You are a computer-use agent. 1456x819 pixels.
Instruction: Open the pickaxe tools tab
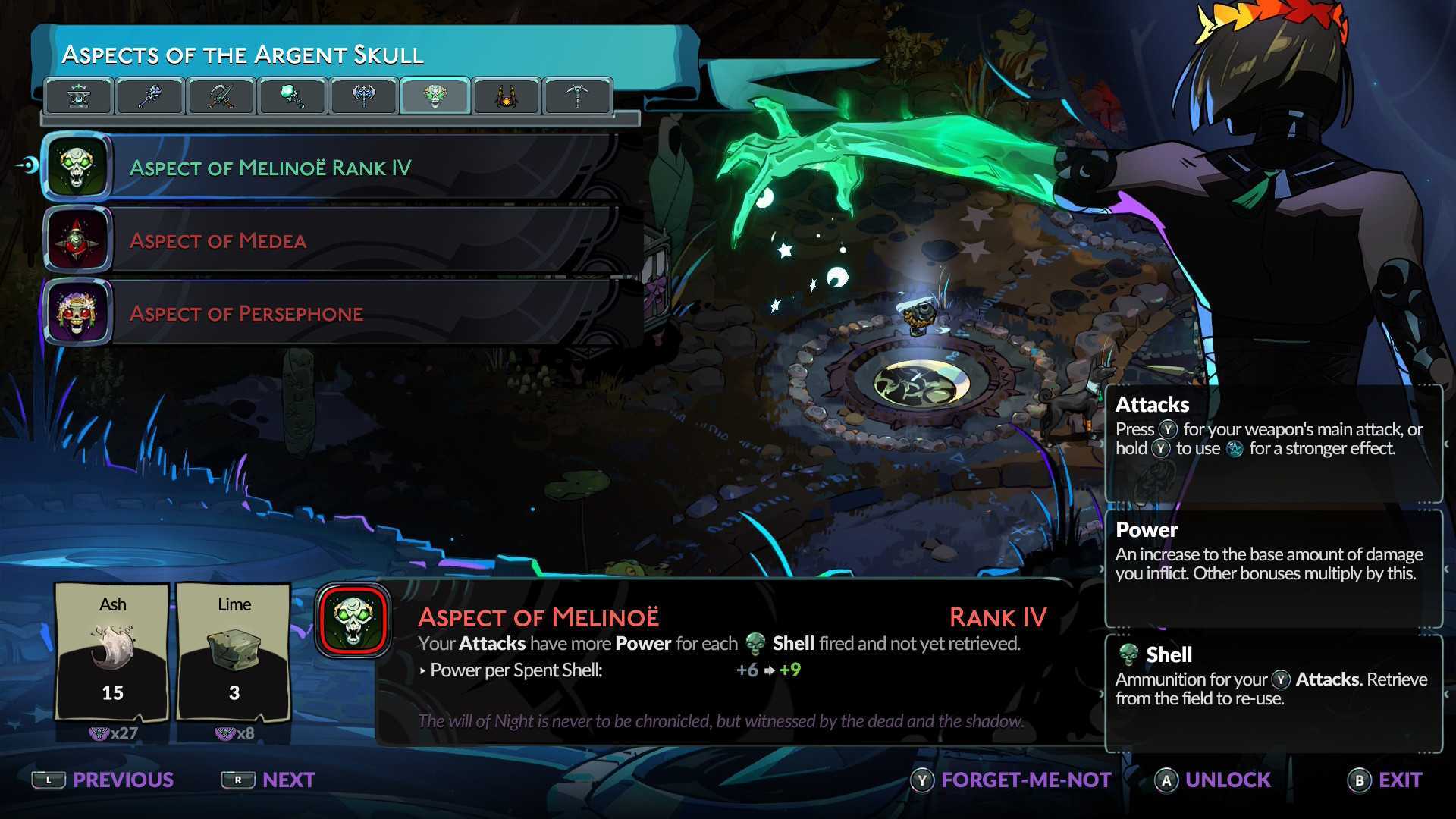pyautogui.click(x=577, y=96)
